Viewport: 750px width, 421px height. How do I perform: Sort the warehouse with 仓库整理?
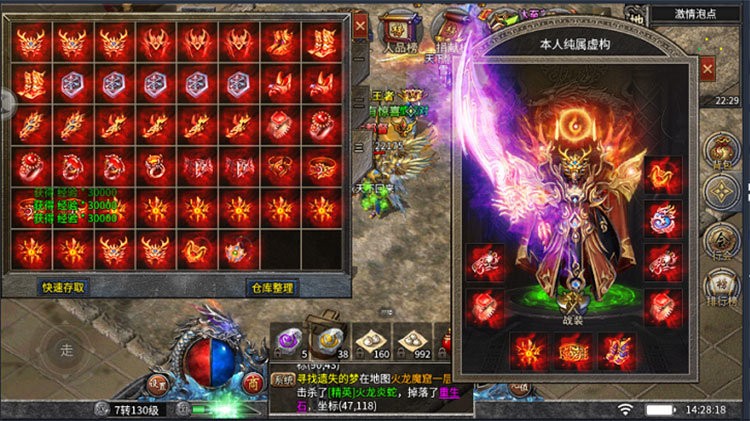point(271,287)
